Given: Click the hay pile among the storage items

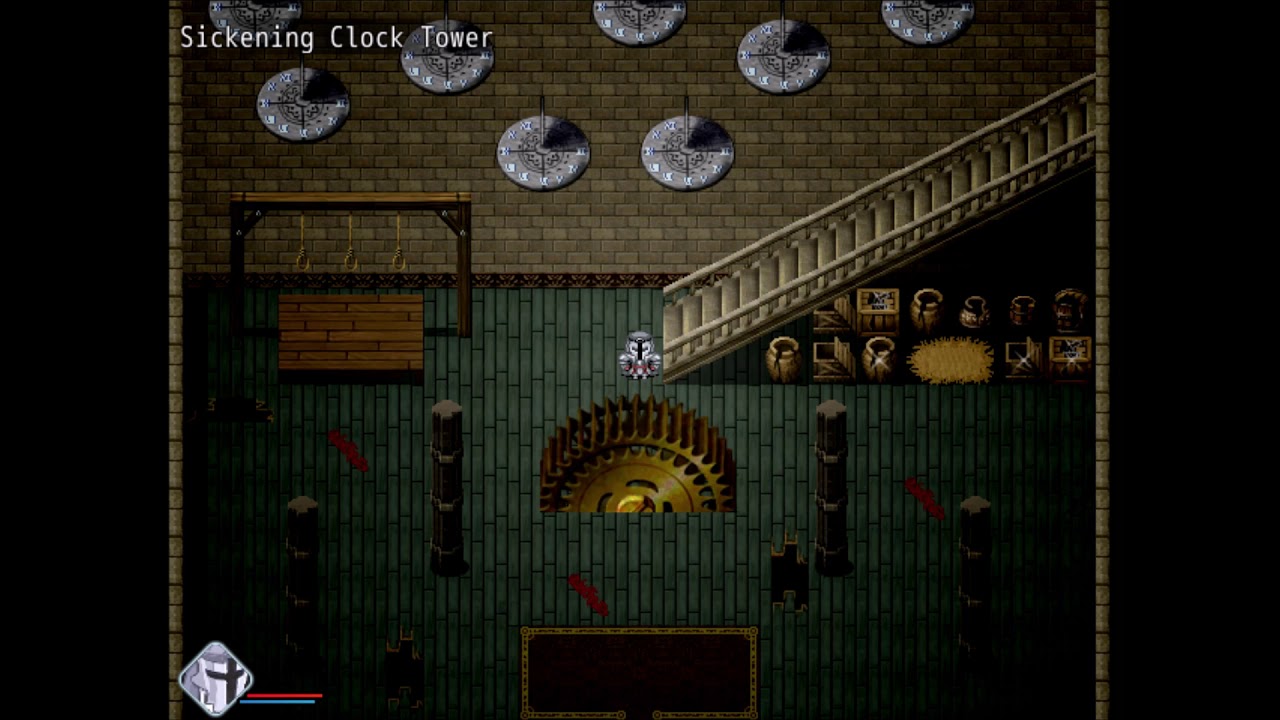Looking at the screenshot, I should (x=952, y=358).
